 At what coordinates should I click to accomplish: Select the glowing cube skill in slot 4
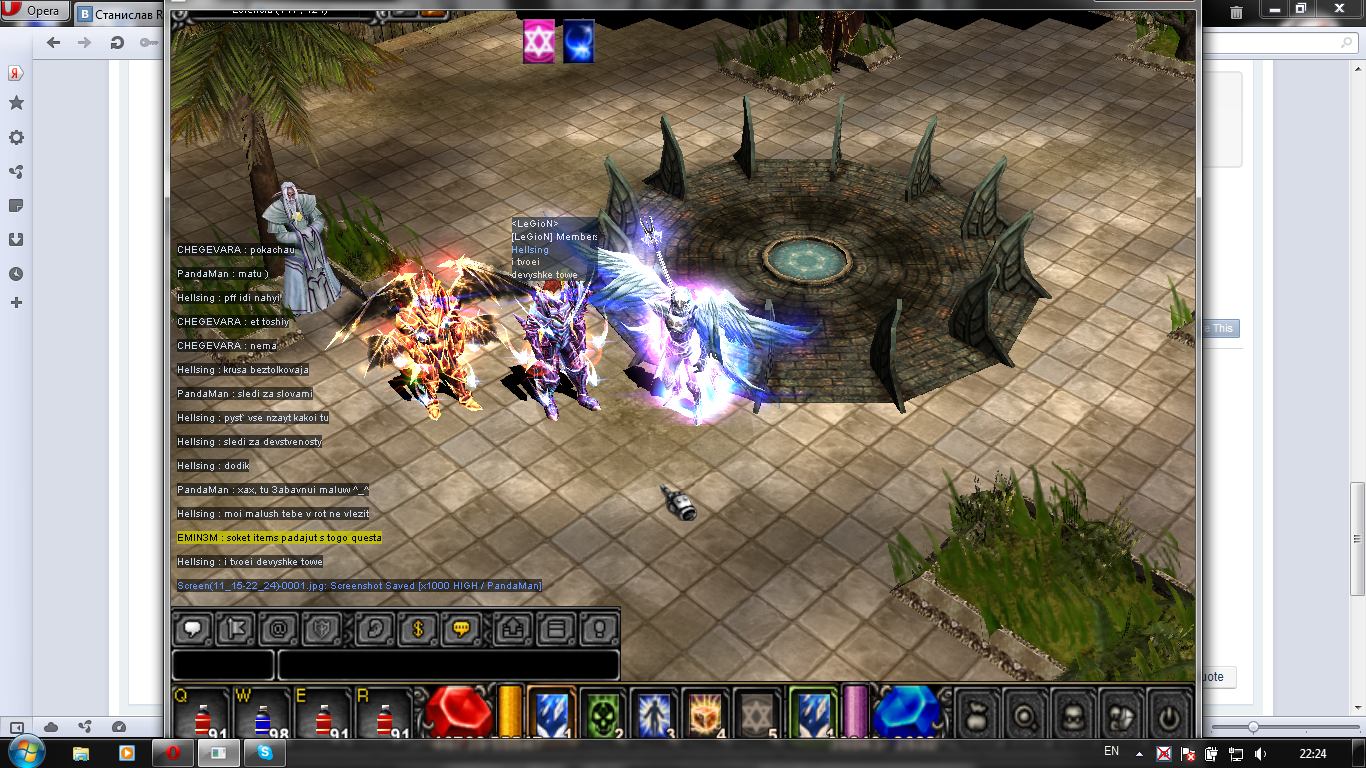tap(706, 714)
